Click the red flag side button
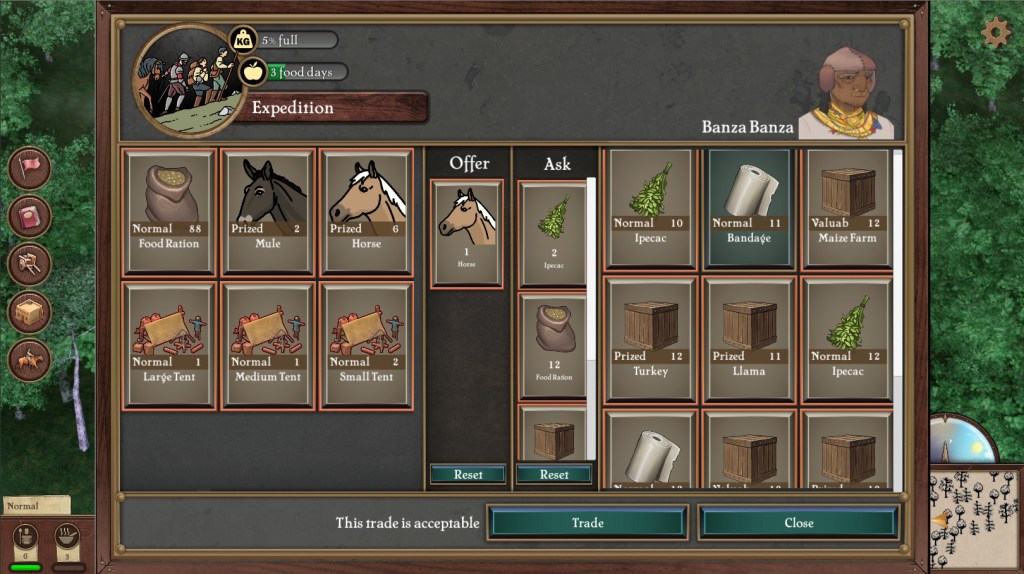 tap(29, 167)
